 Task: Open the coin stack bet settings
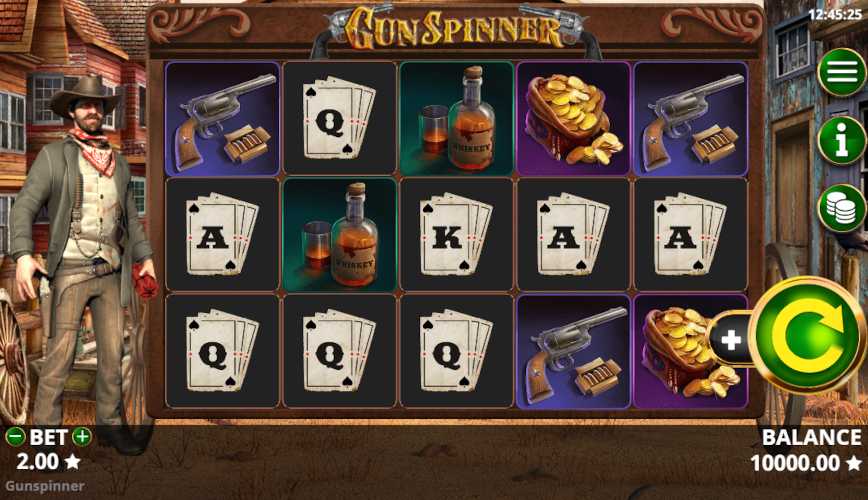[x=842, y=208]
